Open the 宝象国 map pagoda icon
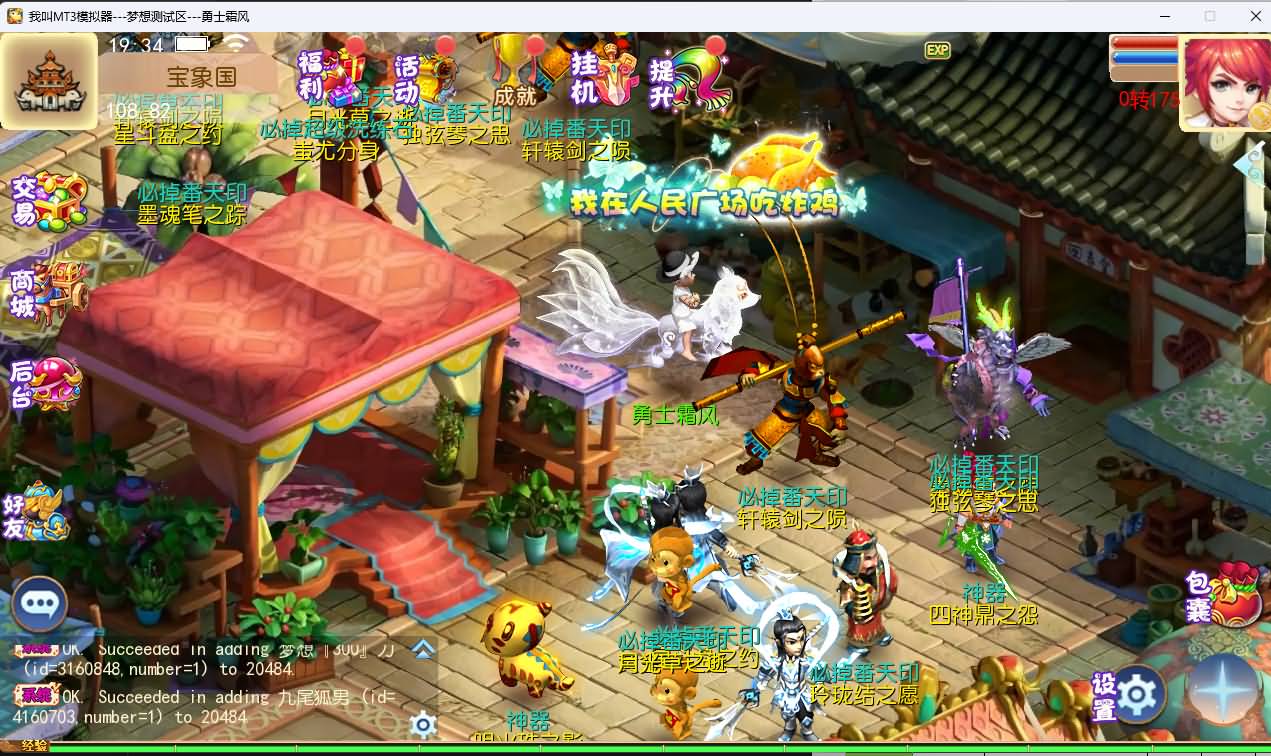Viewport: 1271px width, 756px height. 49,82
